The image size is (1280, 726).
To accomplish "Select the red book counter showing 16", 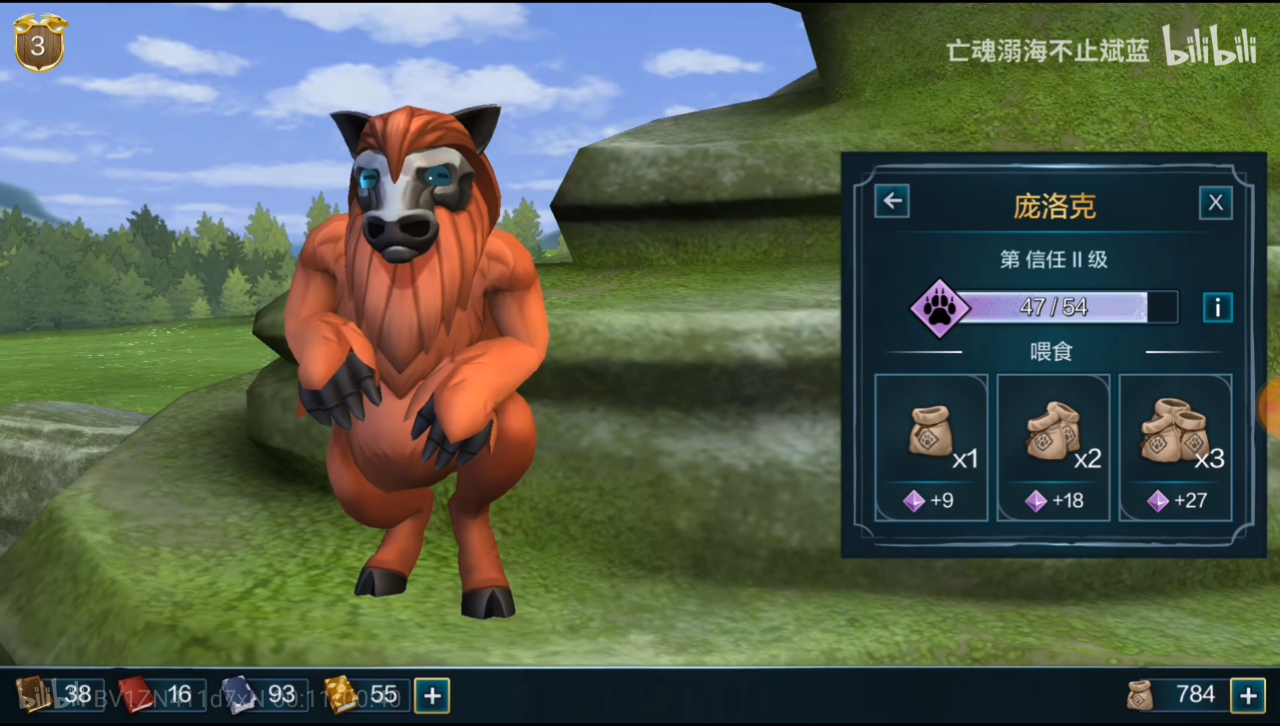I will coord(162,694).
